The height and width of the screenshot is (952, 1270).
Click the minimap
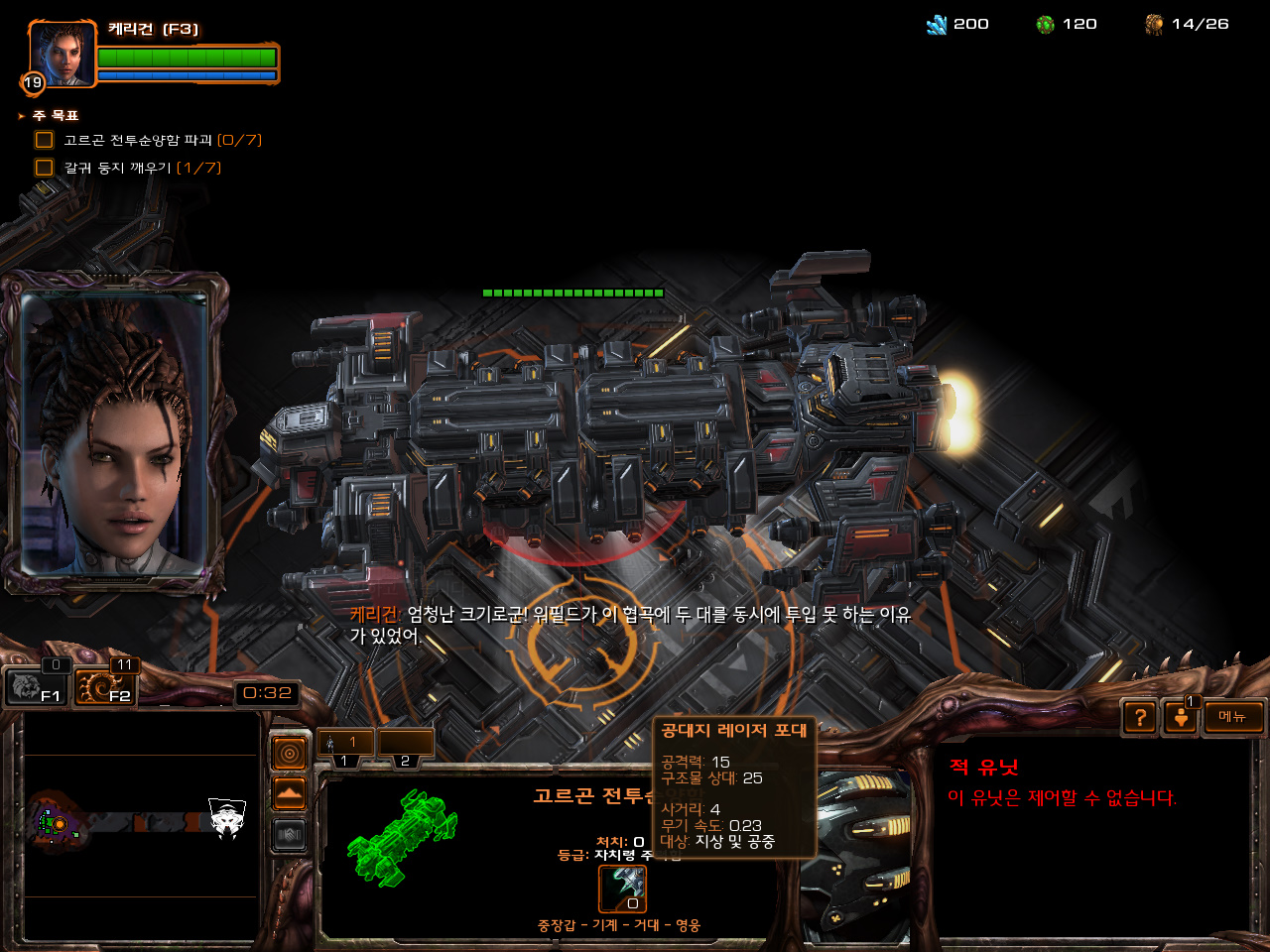[x=141, y=825]
